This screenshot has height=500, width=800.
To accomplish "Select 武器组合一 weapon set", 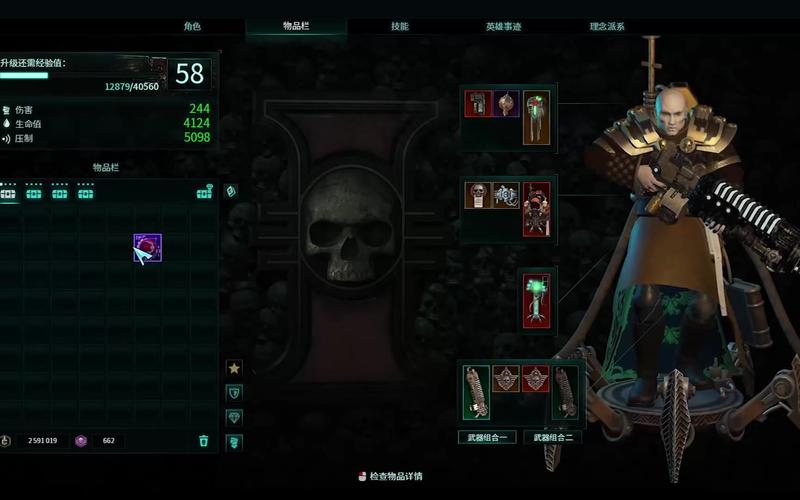I will coord(487,437).
